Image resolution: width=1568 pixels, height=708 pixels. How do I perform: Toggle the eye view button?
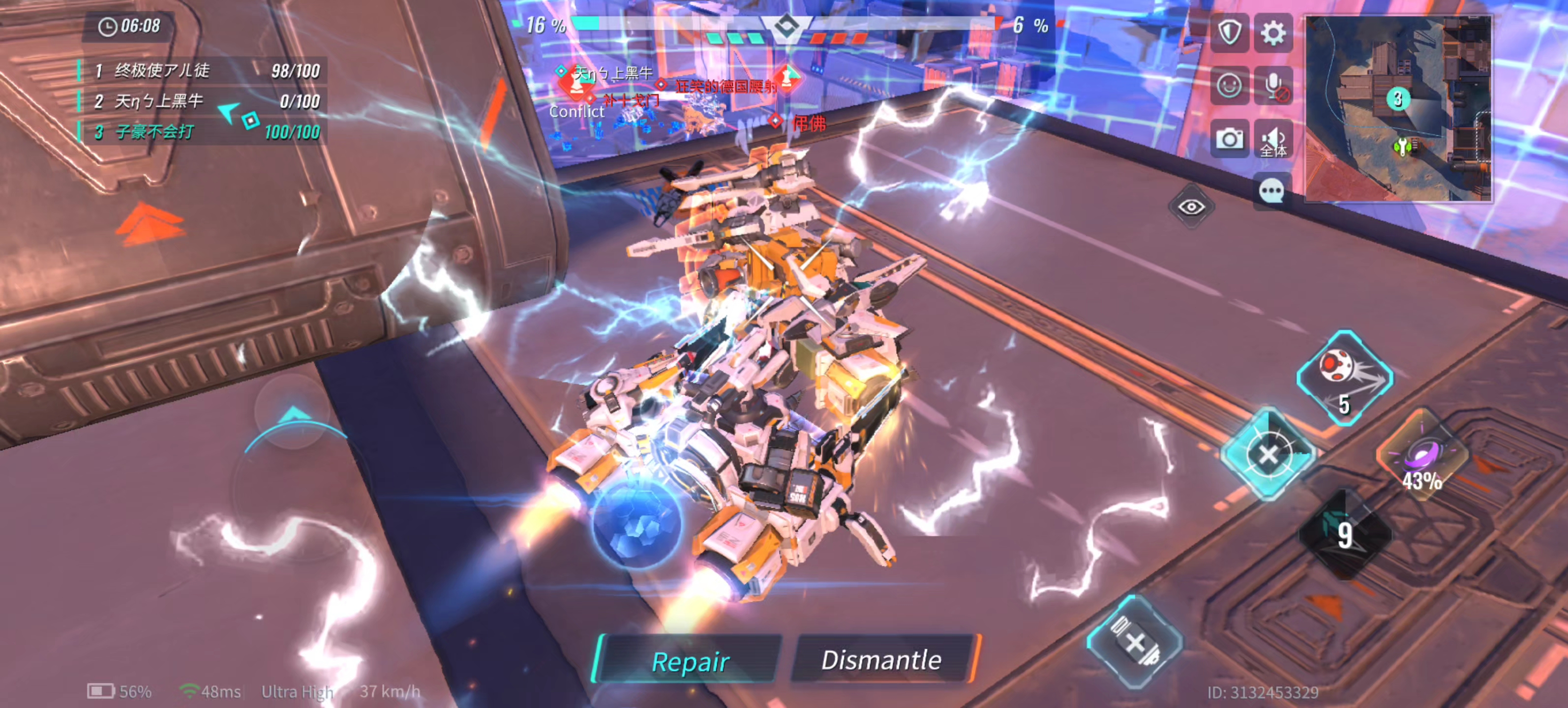pyautogui.click(x=1191, y=207)
